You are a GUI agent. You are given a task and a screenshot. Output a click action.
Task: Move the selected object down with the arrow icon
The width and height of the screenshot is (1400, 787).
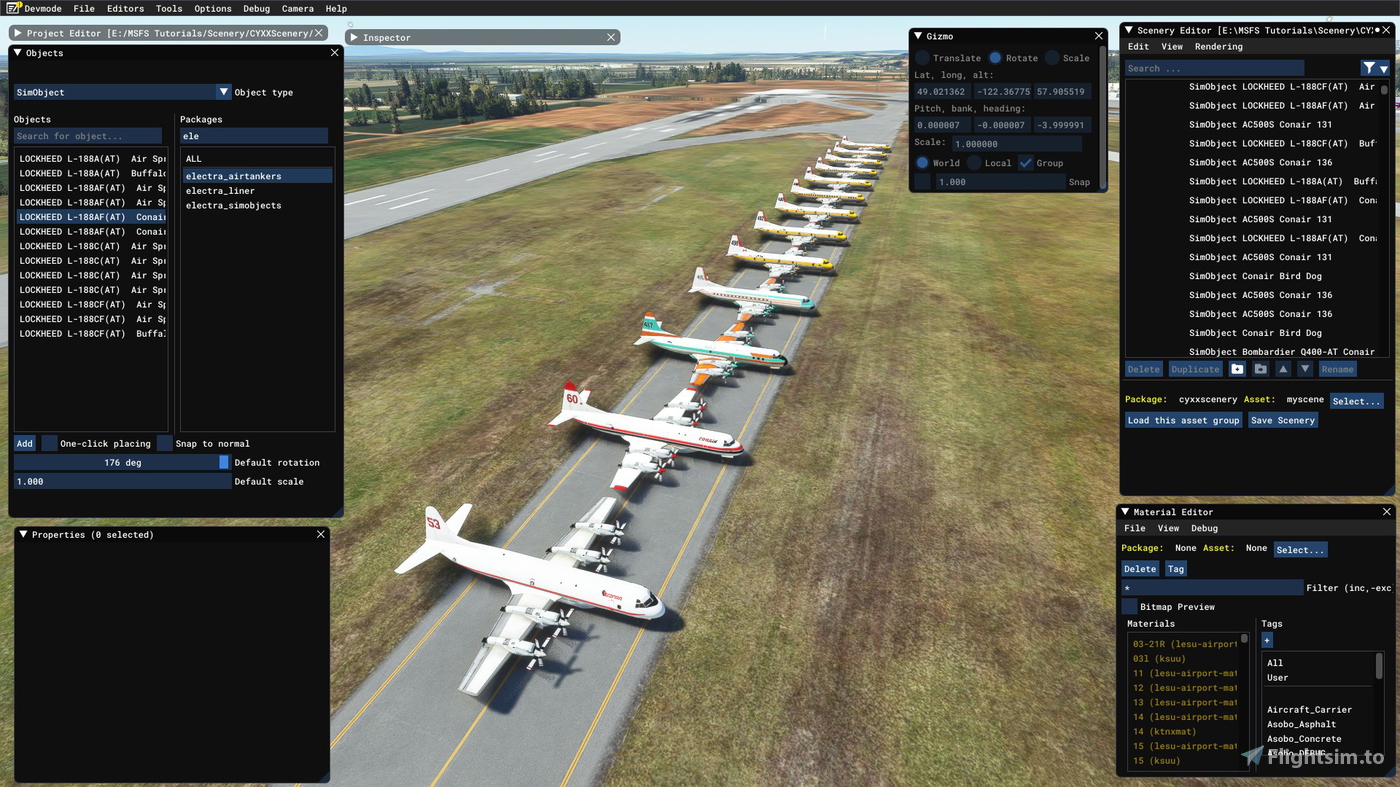pos(1305,369)
